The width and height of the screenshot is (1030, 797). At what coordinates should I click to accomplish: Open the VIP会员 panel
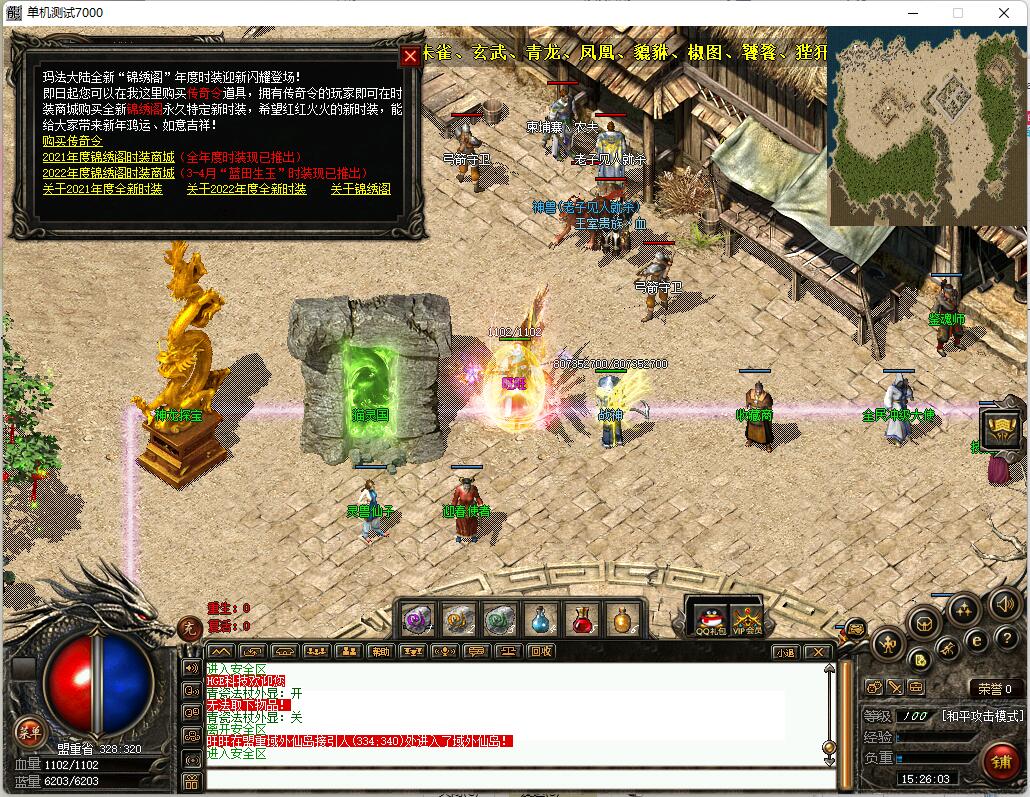[746, 621]
